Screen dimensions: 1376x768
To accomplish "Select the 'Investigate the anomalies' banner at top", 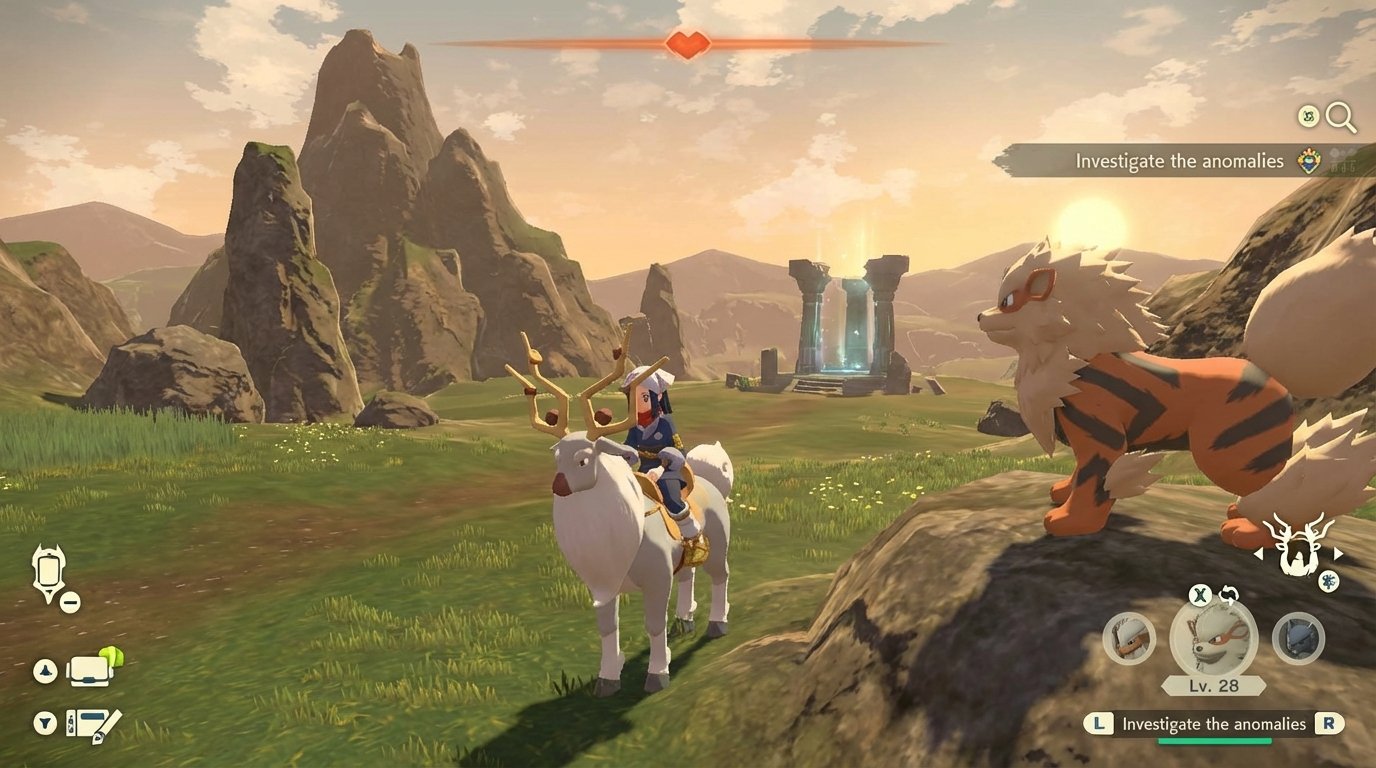I will coord(1180,160).
